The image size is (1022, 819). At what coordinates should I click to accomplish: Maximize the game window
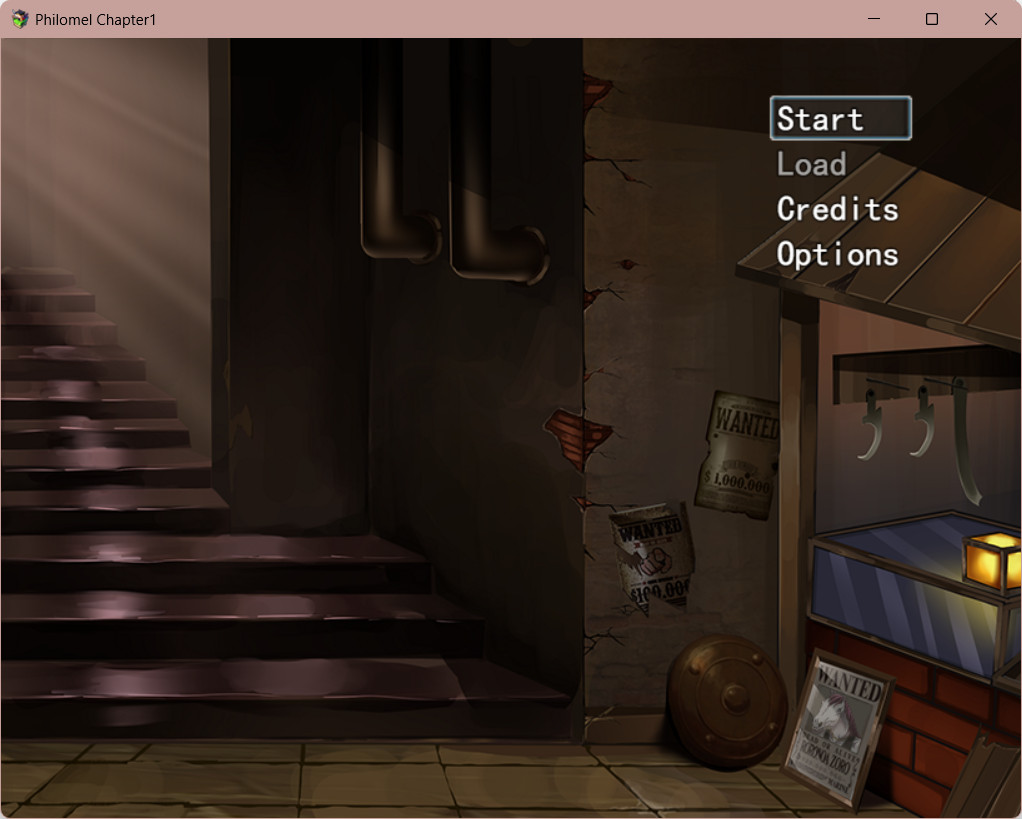pos(932,19)
